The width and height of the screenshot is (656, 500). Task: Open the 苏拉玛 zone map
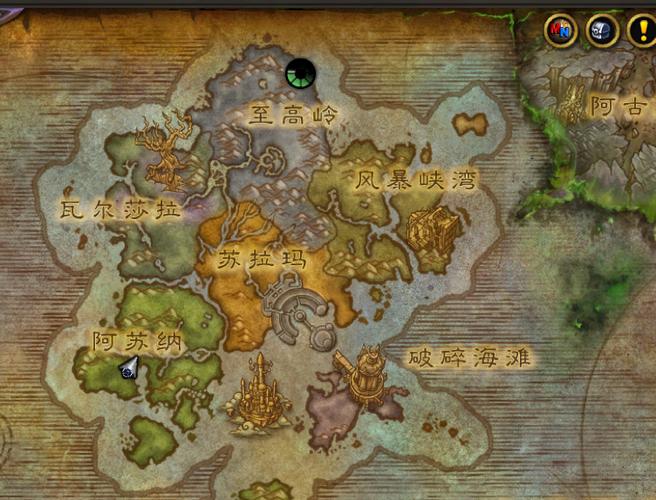point(260,260)
